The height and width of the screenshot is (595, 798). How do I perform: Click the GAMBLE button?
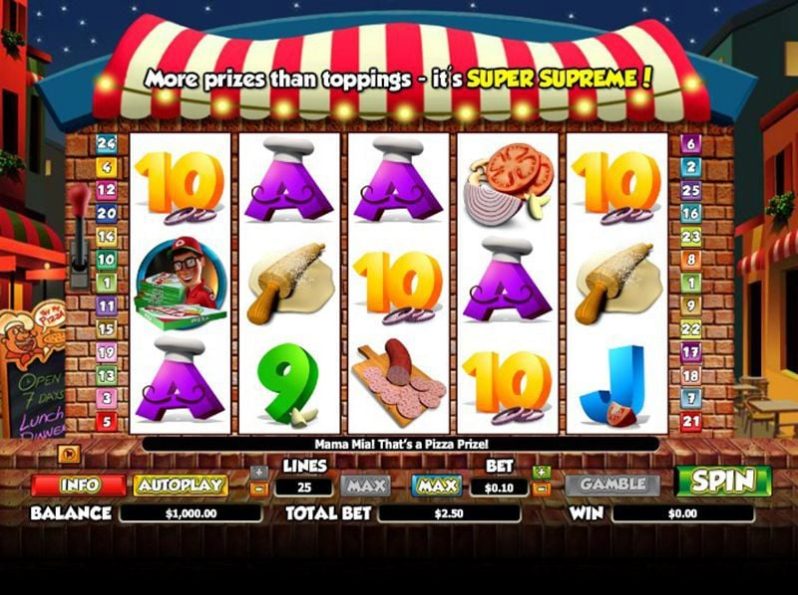coord(612,484)
